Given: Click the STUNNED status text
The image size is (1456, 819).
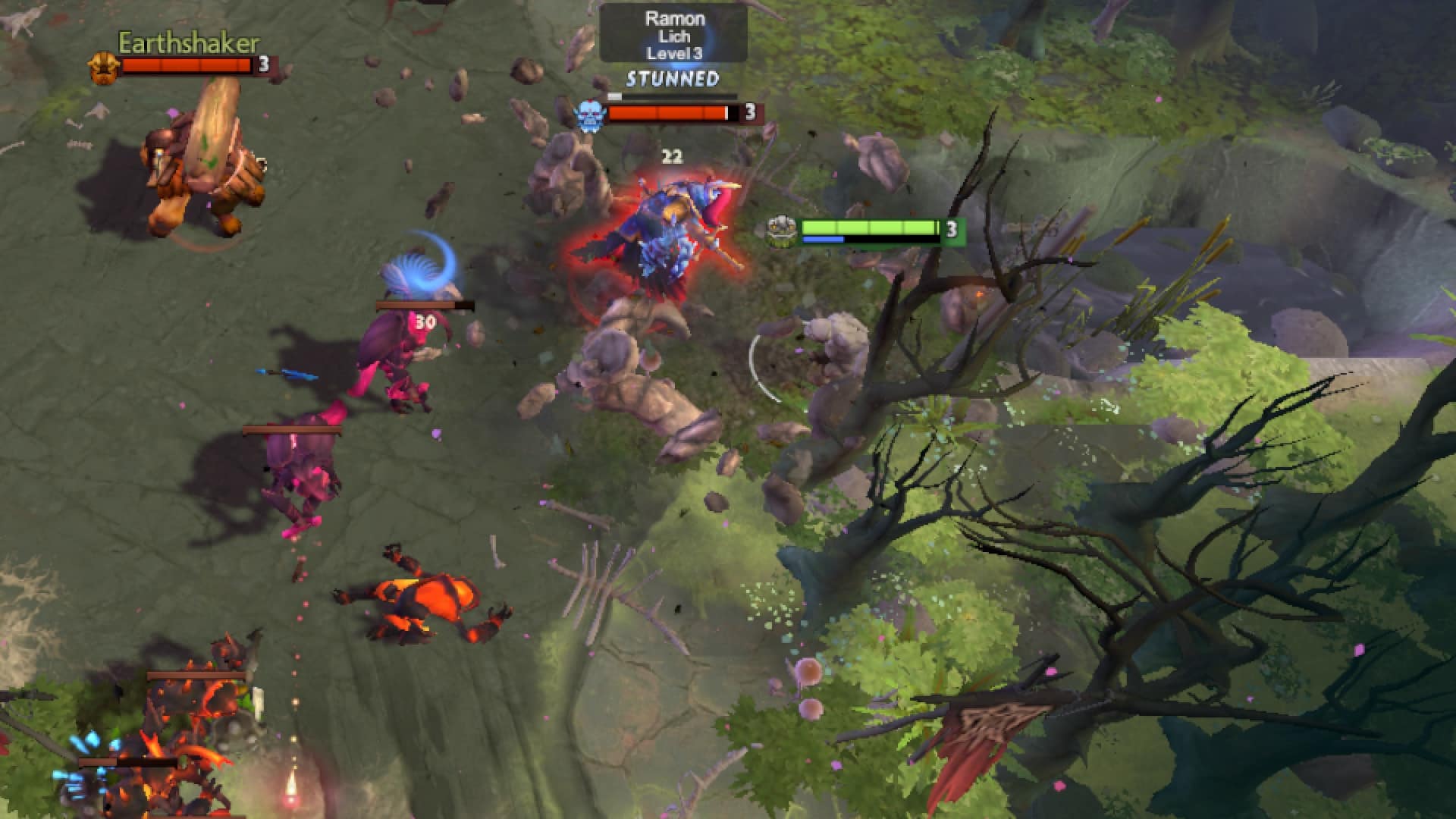Looking at the screenshot, I should tap(672, 78).
